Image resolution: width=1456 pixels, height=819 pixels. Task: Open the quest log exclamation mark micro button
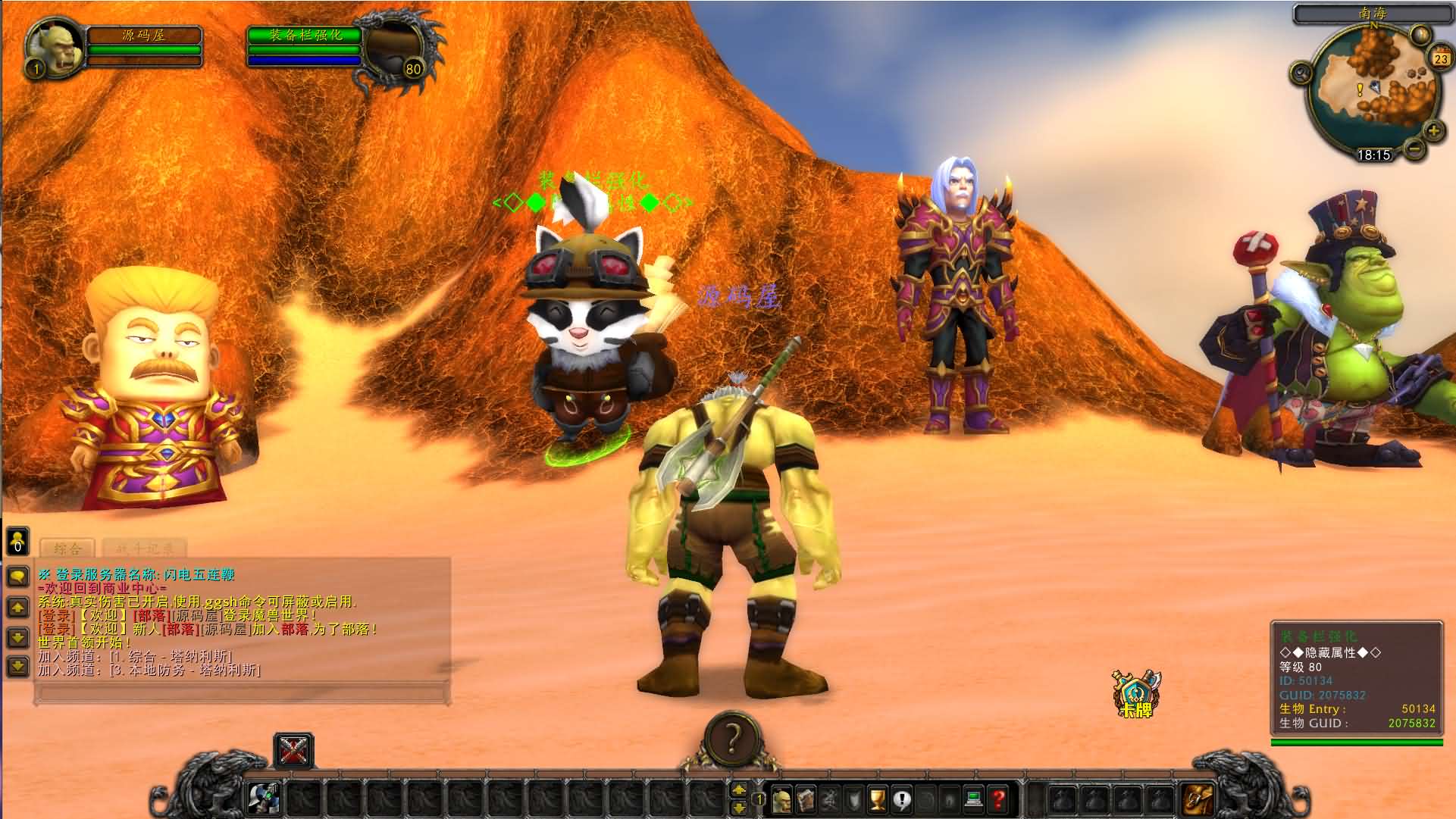click(901, 799)
